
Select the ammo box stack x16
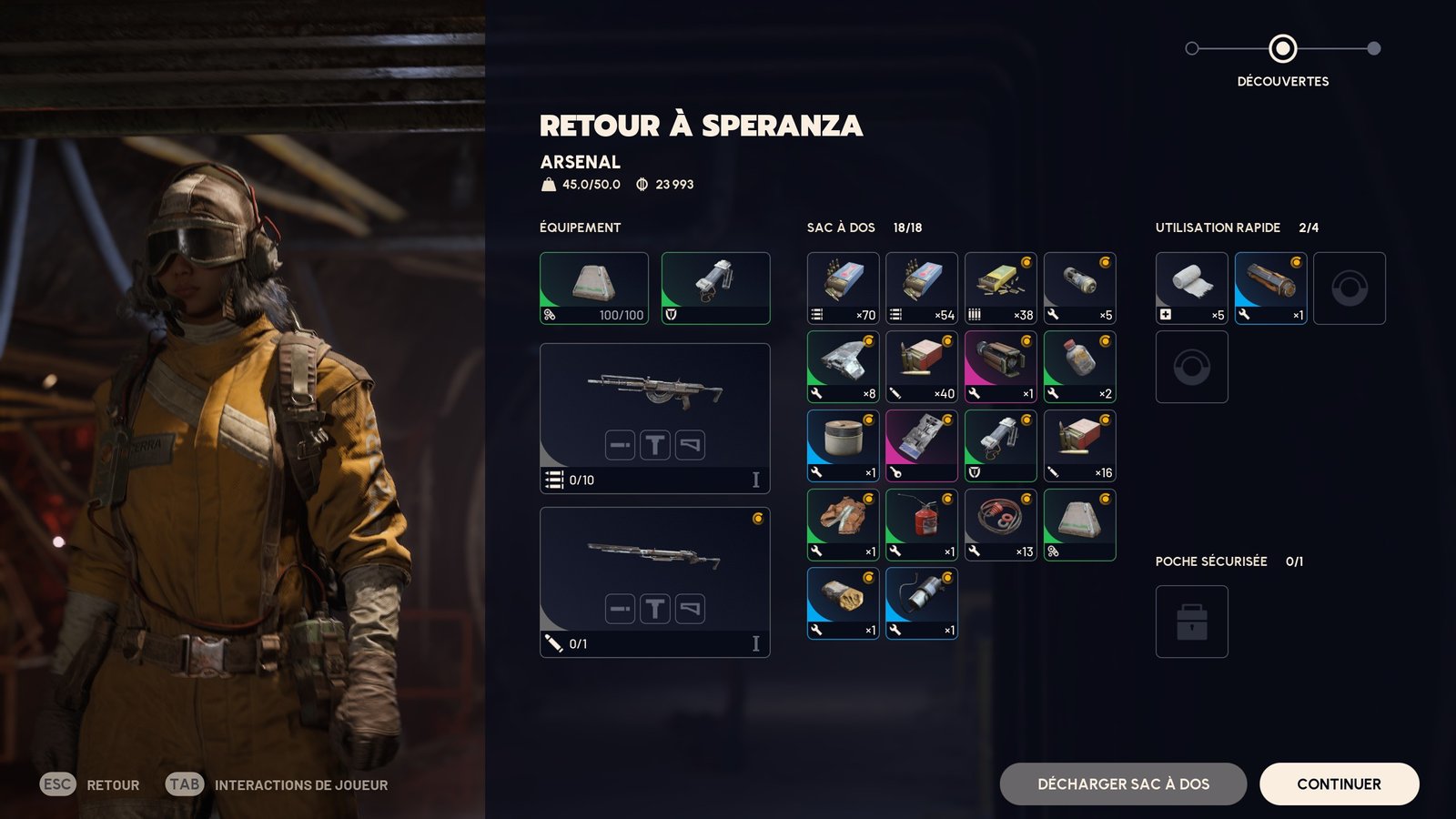(1079, 445)
